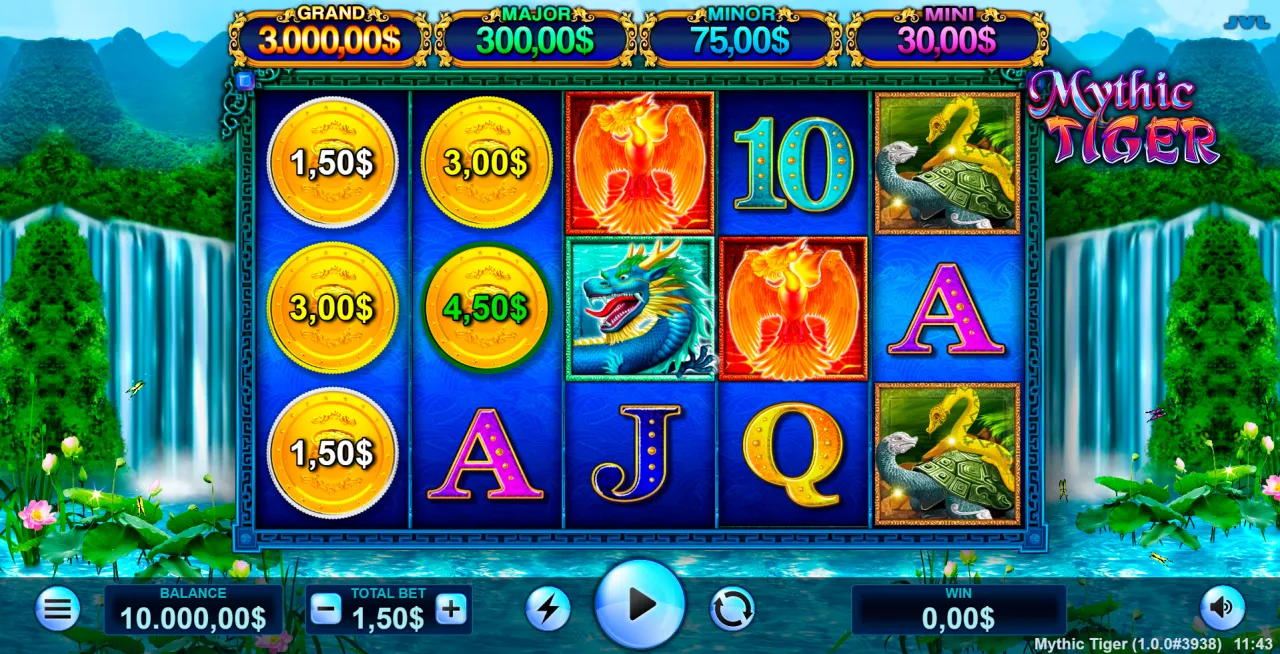The width and height of the screenshot is (1280, 654).
Task: Activate the autoplay circular arrows button
Action: [x=732, y=608]
